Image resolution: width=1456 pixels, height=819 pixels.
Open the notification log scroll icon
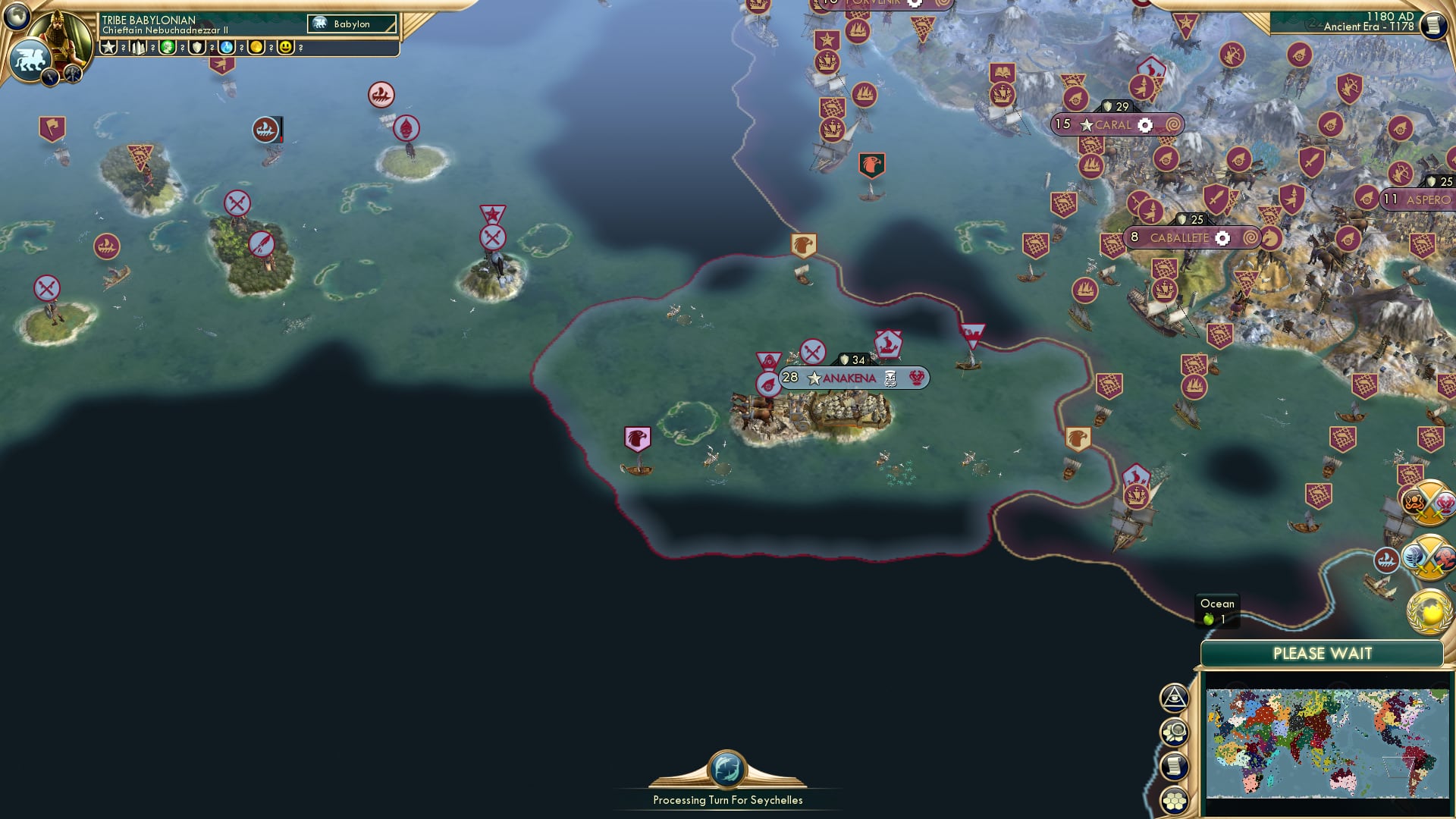(x=1174, y=766)
